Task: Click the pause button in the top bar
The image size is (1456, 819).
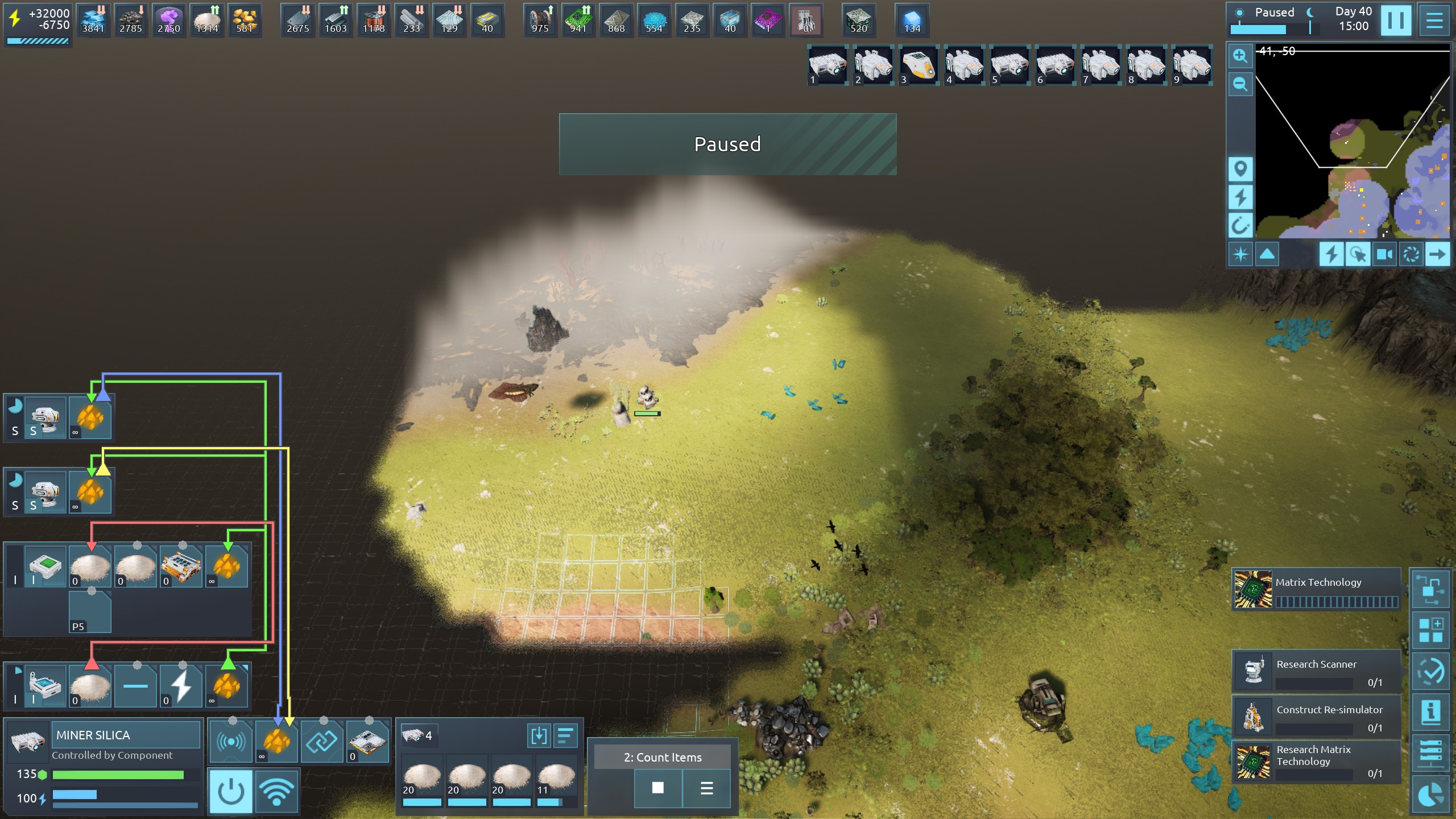Action: pyautogui.click(x=1395, y=21)
